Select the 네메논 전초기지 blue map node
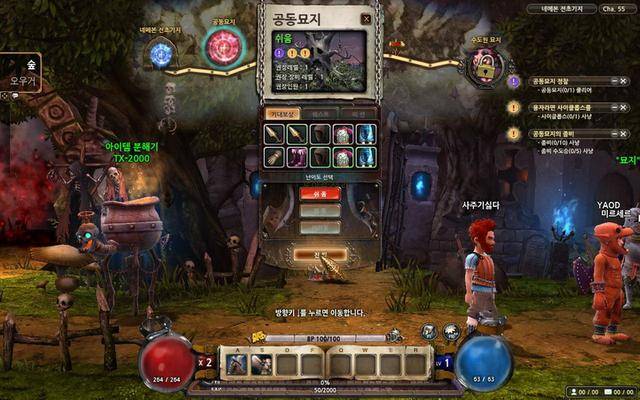Viewport: 640px width, 400px height. pos(161,55)
